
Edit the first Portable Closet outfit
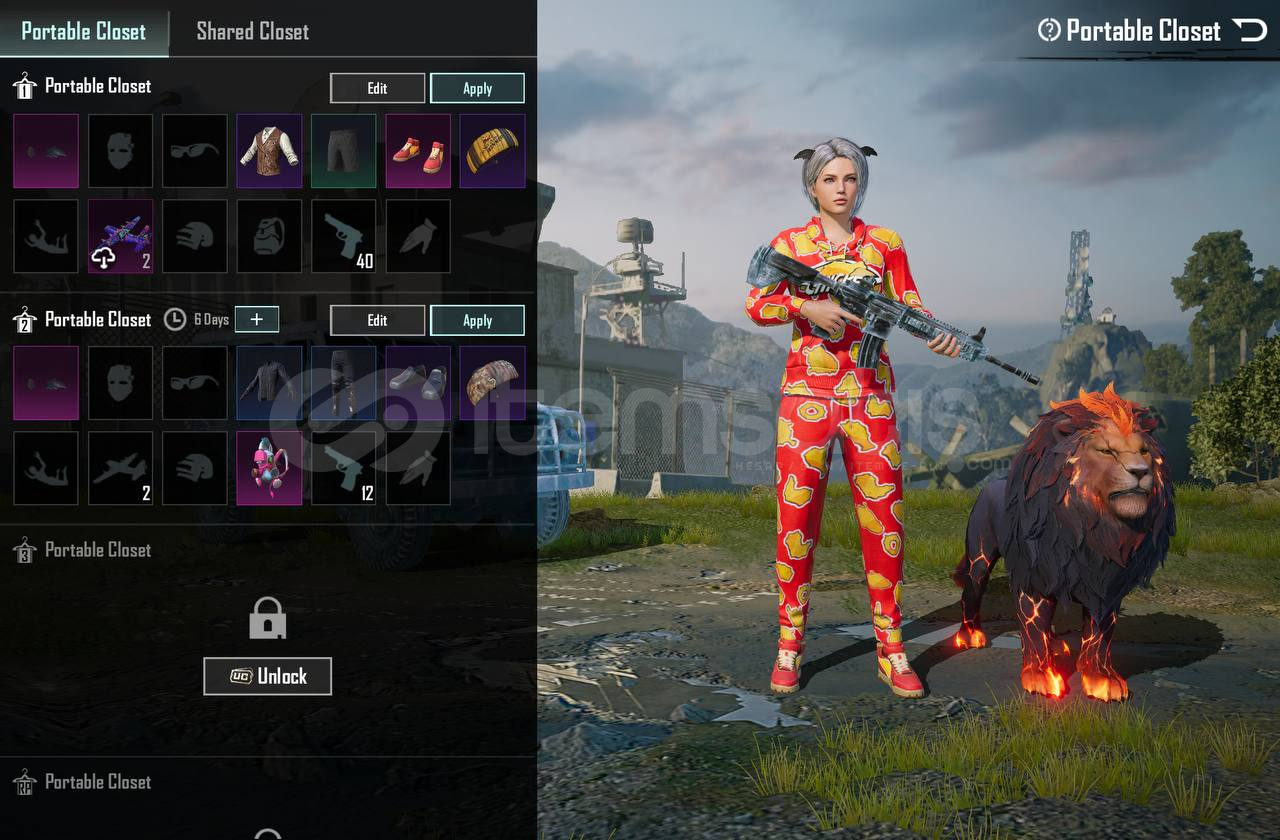pos(377,88)
